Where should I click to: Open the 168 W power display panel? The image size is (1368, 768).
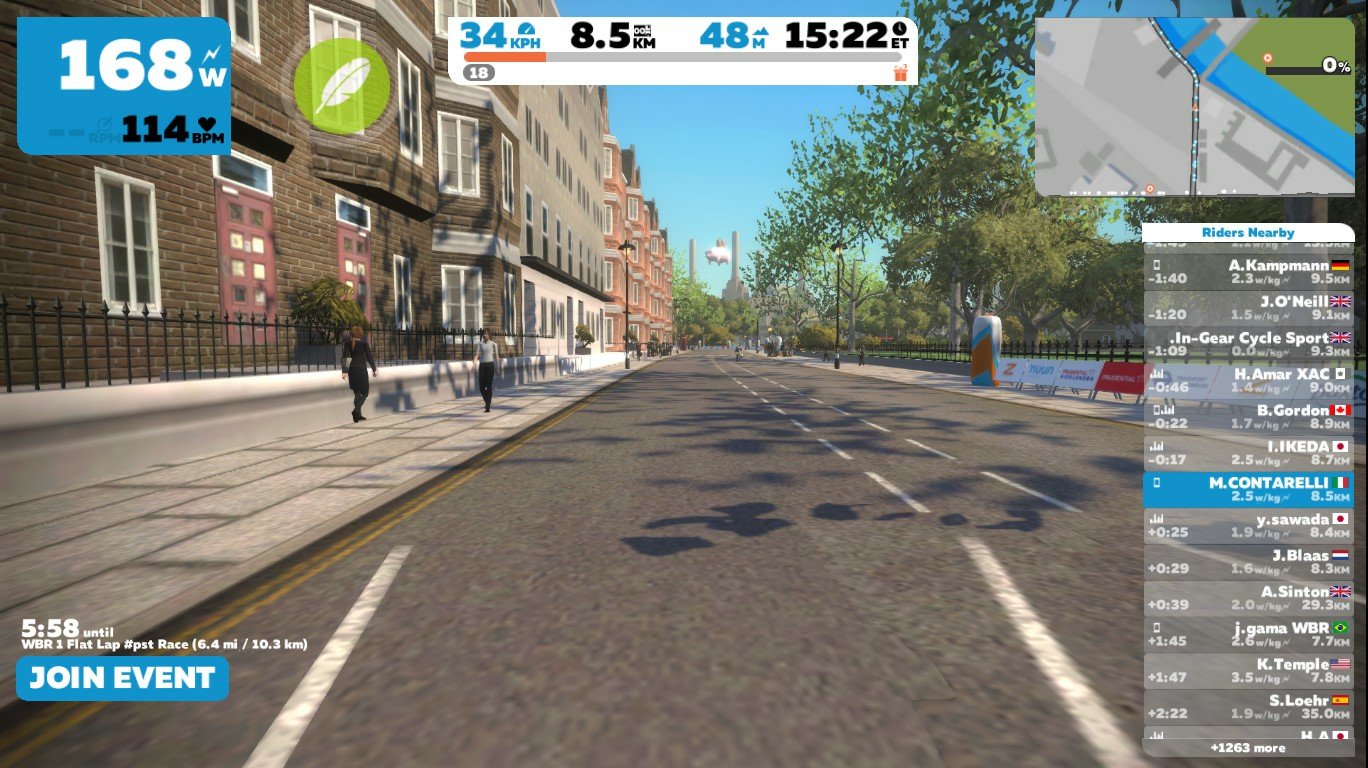124,86
